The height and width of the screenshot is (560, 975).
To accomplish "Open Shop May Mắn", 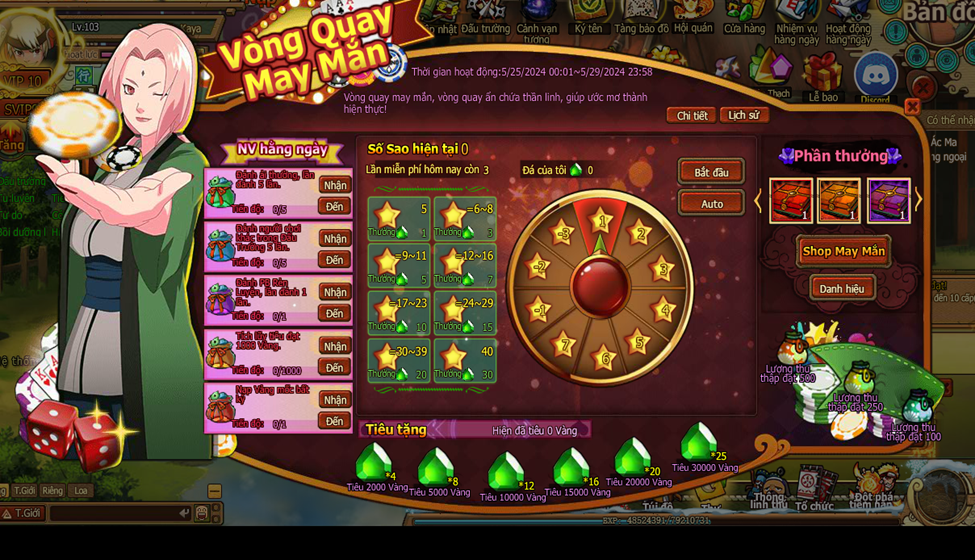I will pyautogui.click(x=843, y=251).
